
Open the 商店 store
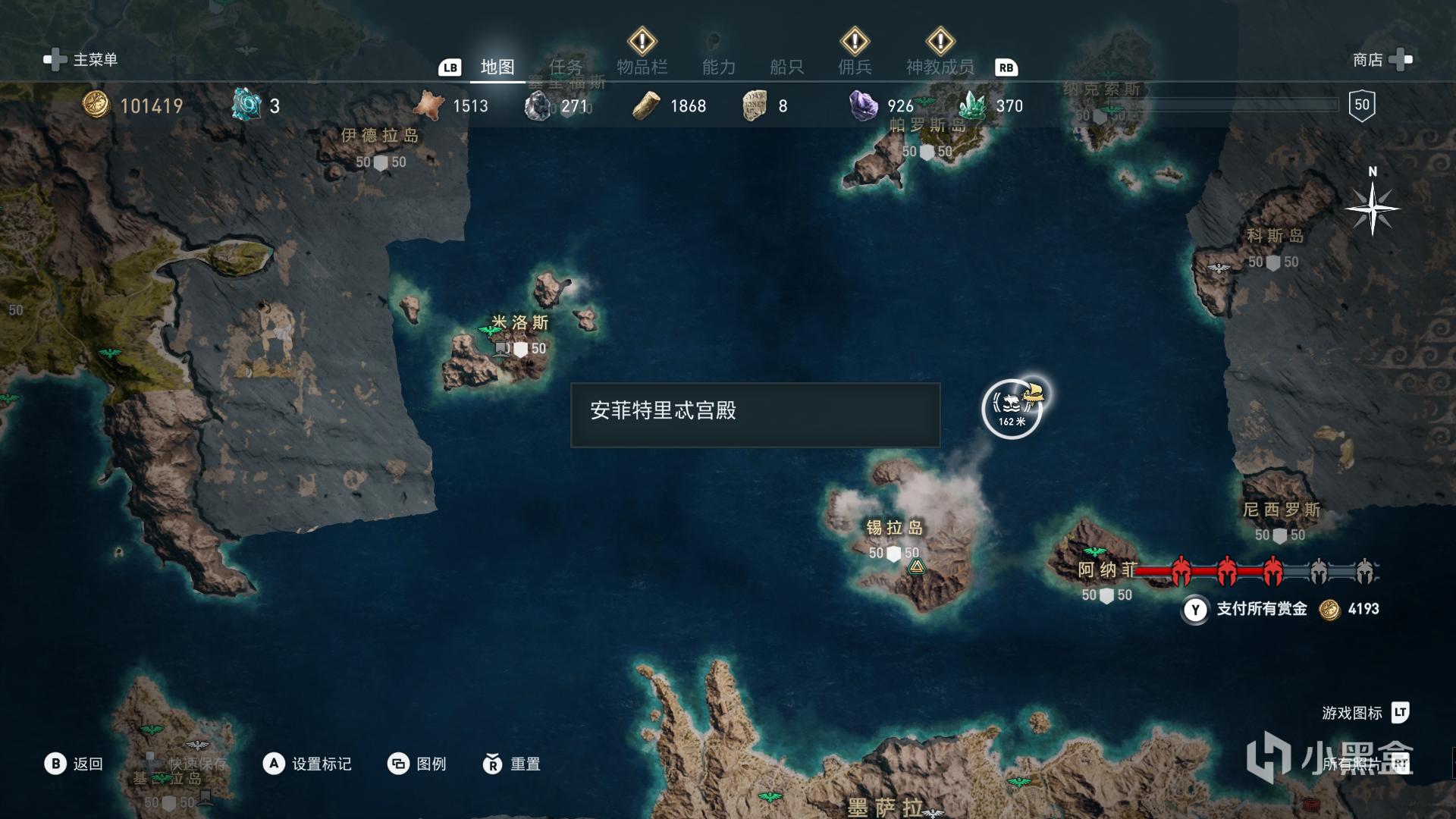pyautogui.click(x=1382, y=60)
